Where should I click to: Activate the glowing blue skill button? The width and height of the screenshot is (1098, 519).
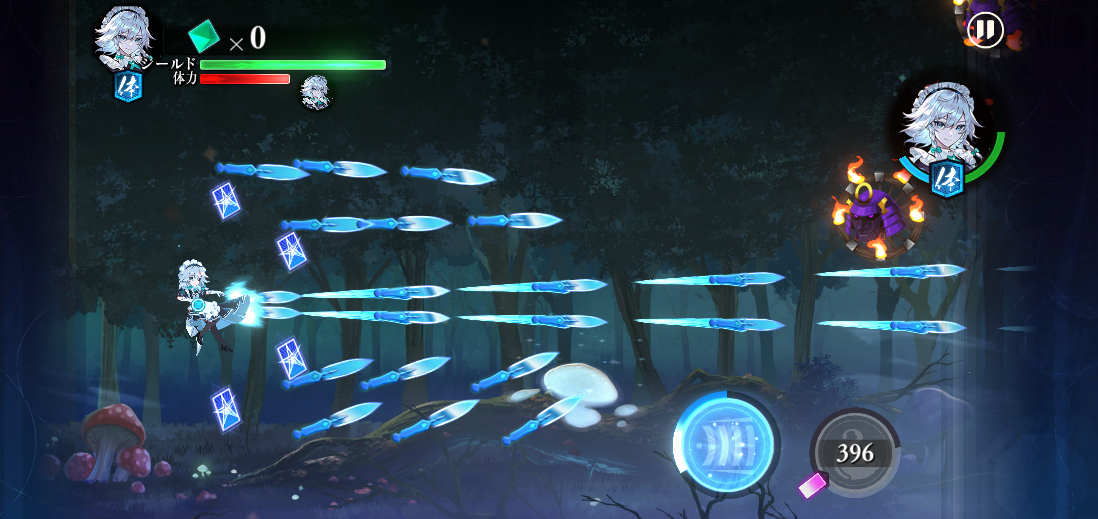(726, 445)
